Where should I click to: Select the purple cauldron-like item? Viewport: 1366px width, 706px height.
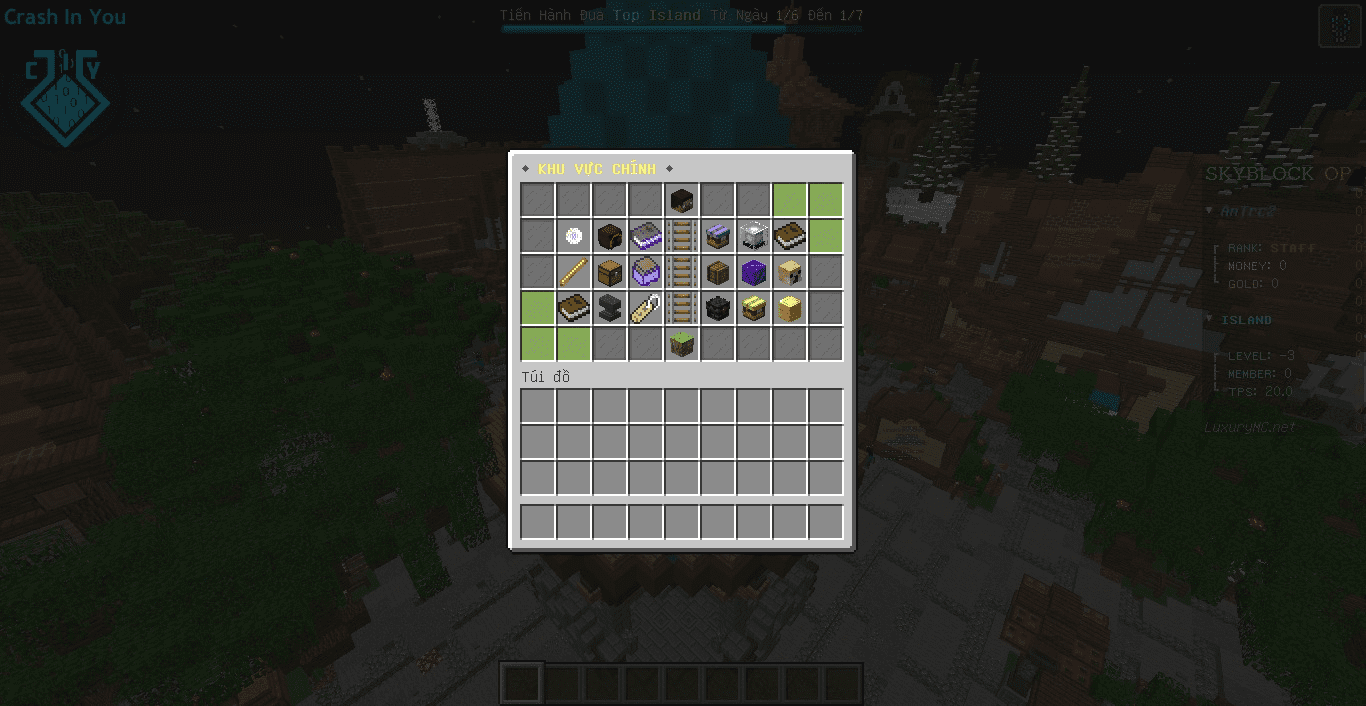click(646, 272)
